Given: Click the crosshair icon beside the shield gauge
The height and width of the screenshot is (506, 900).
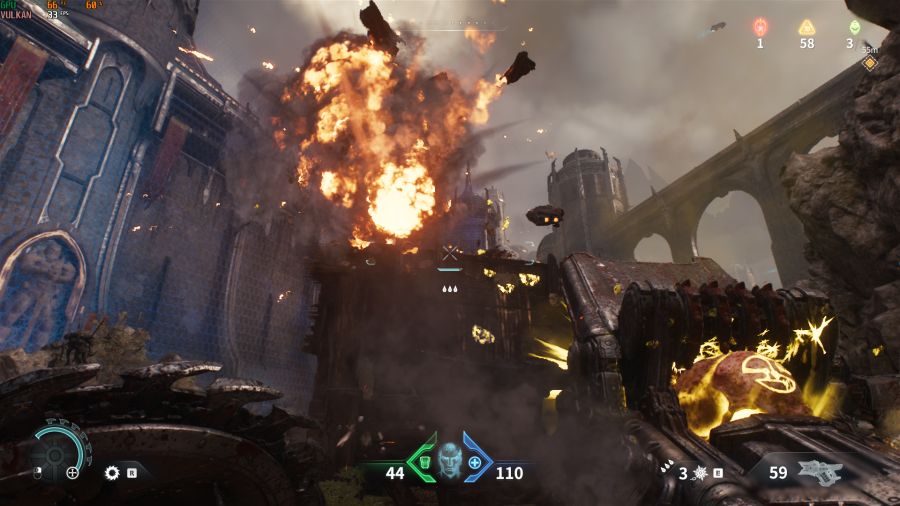Looking at the screenshot, I should click(x=73, y=472).
